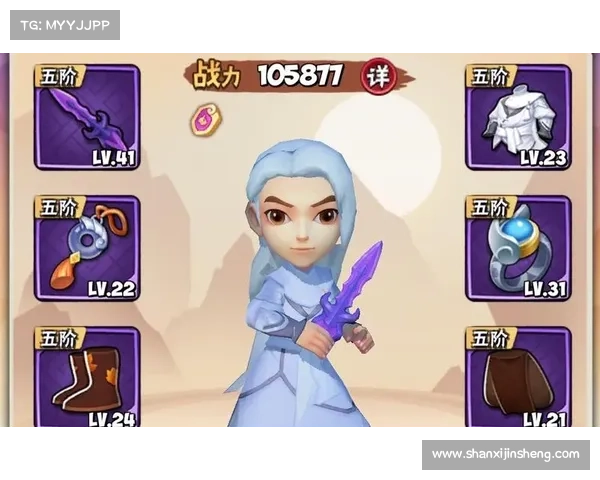Show combat power details with 详 button
The width and height of the screenshot is (600, 480).
point(377,77)
